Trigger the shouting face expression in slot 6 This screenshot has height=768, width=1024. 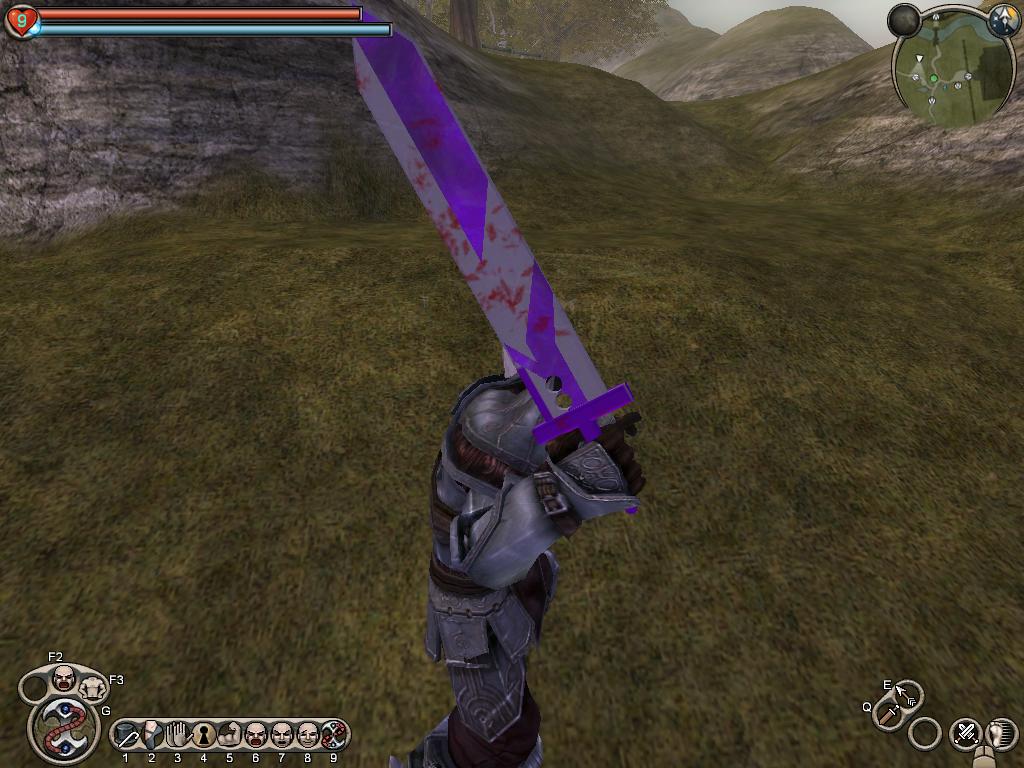tap(256, 736)
